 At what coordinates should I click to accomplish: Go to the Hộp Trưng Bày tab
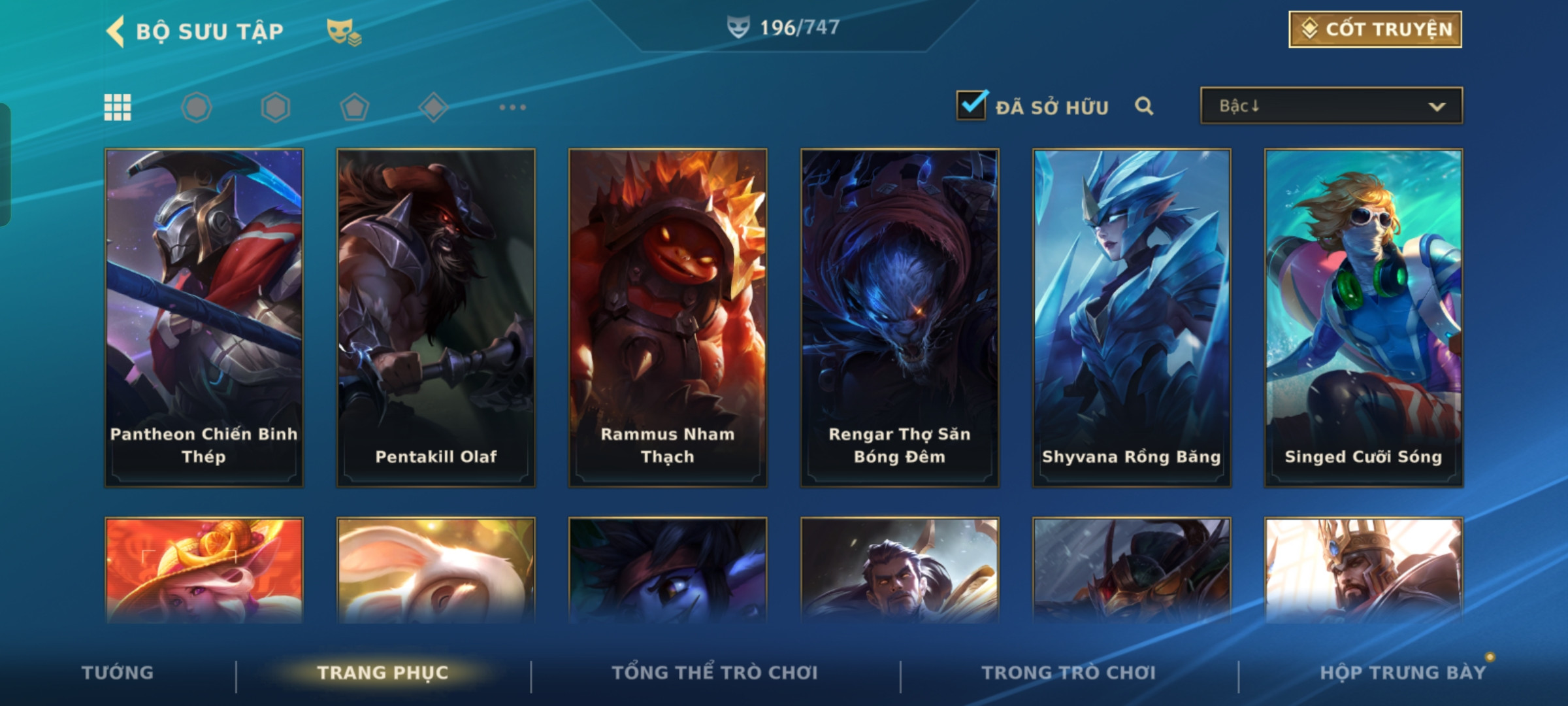(1403, 673)
